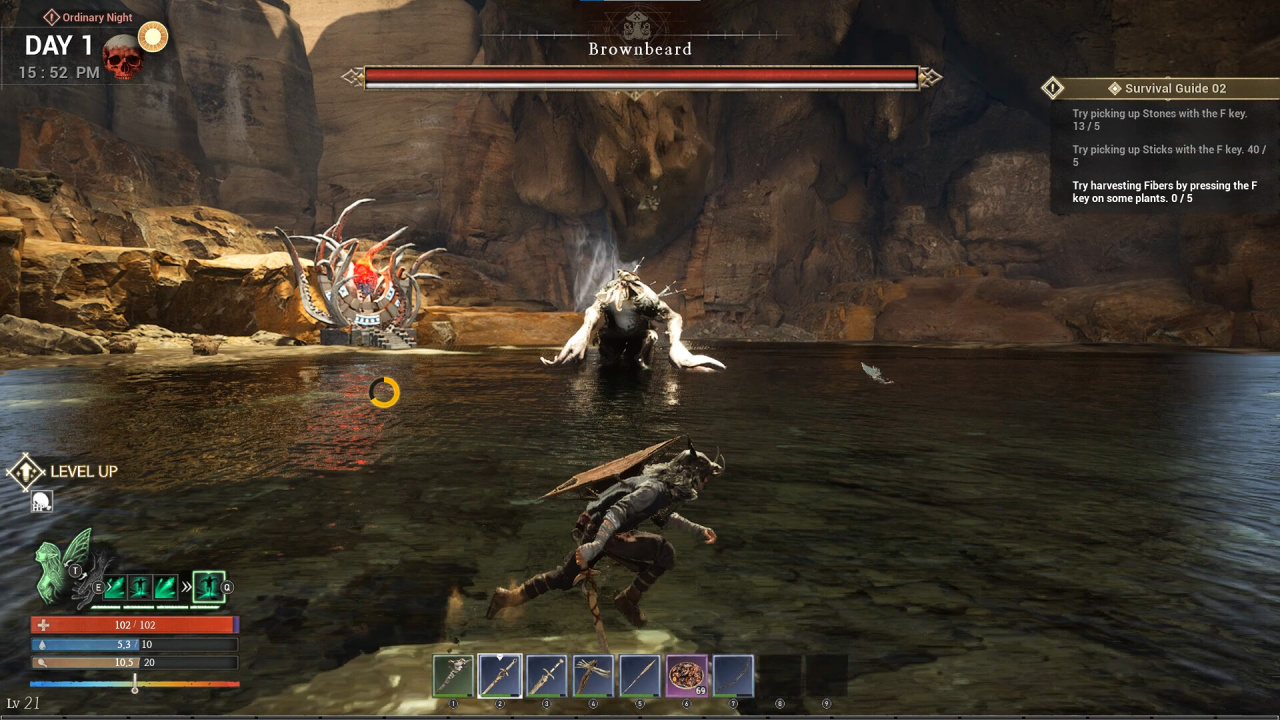Equip the spear in hotbar slot 5
Viewport: 1280px width, 720px height.
(x=640, y=676)
